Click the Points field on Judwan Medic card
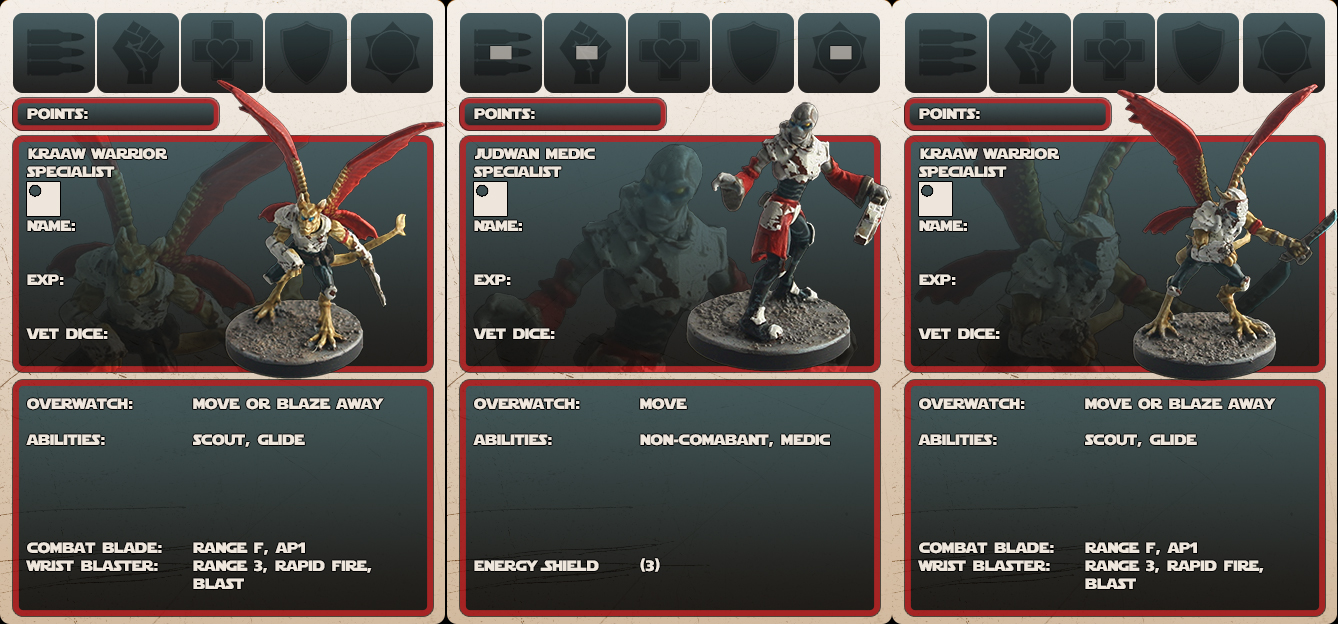 click(x=562, y=114)
